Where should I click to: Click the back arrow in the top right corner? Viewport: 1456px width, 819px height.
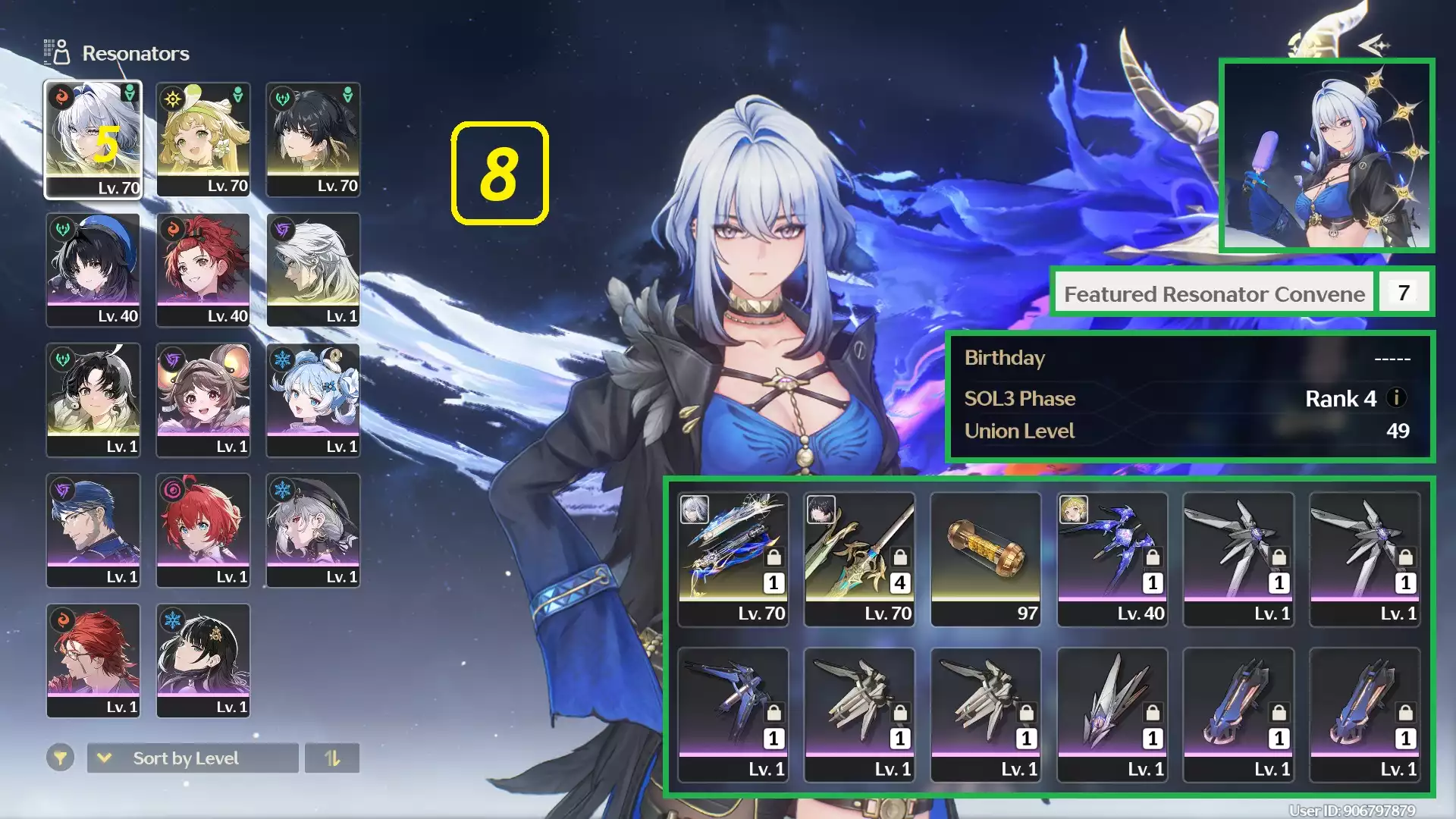point(1373,44)
